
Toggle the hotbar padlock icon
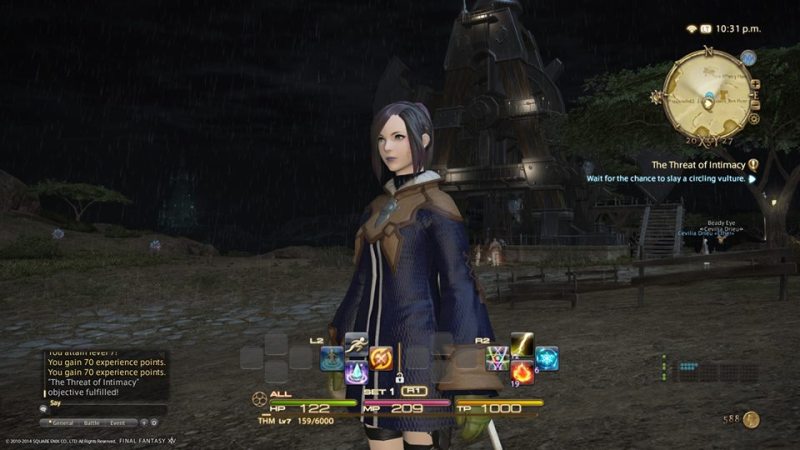pos(399,379)
